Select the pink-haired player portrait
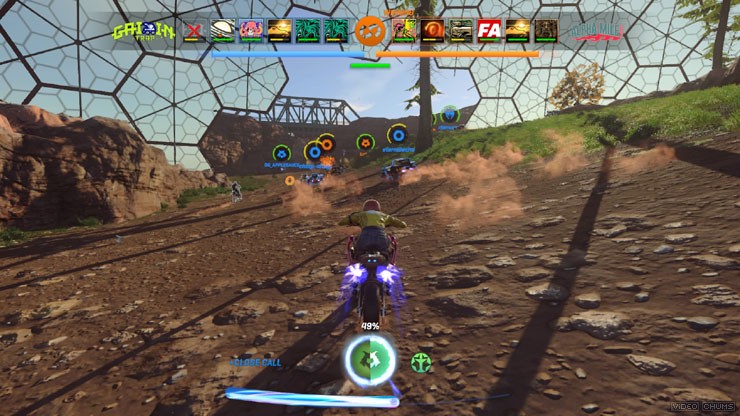 (251, 30)
